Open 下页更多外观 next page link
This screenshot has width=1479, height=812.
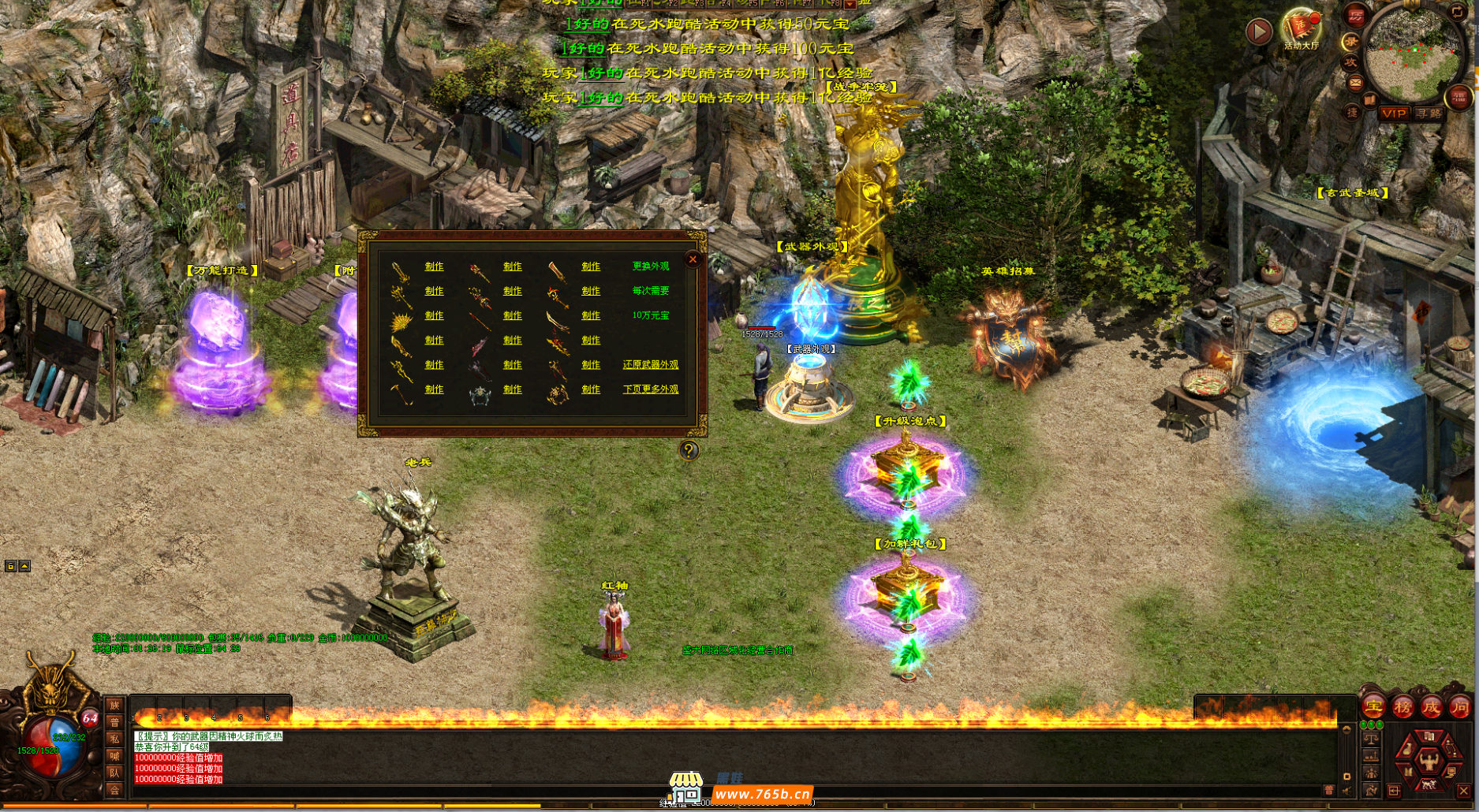pyautogui.click(x=650, y=389)
